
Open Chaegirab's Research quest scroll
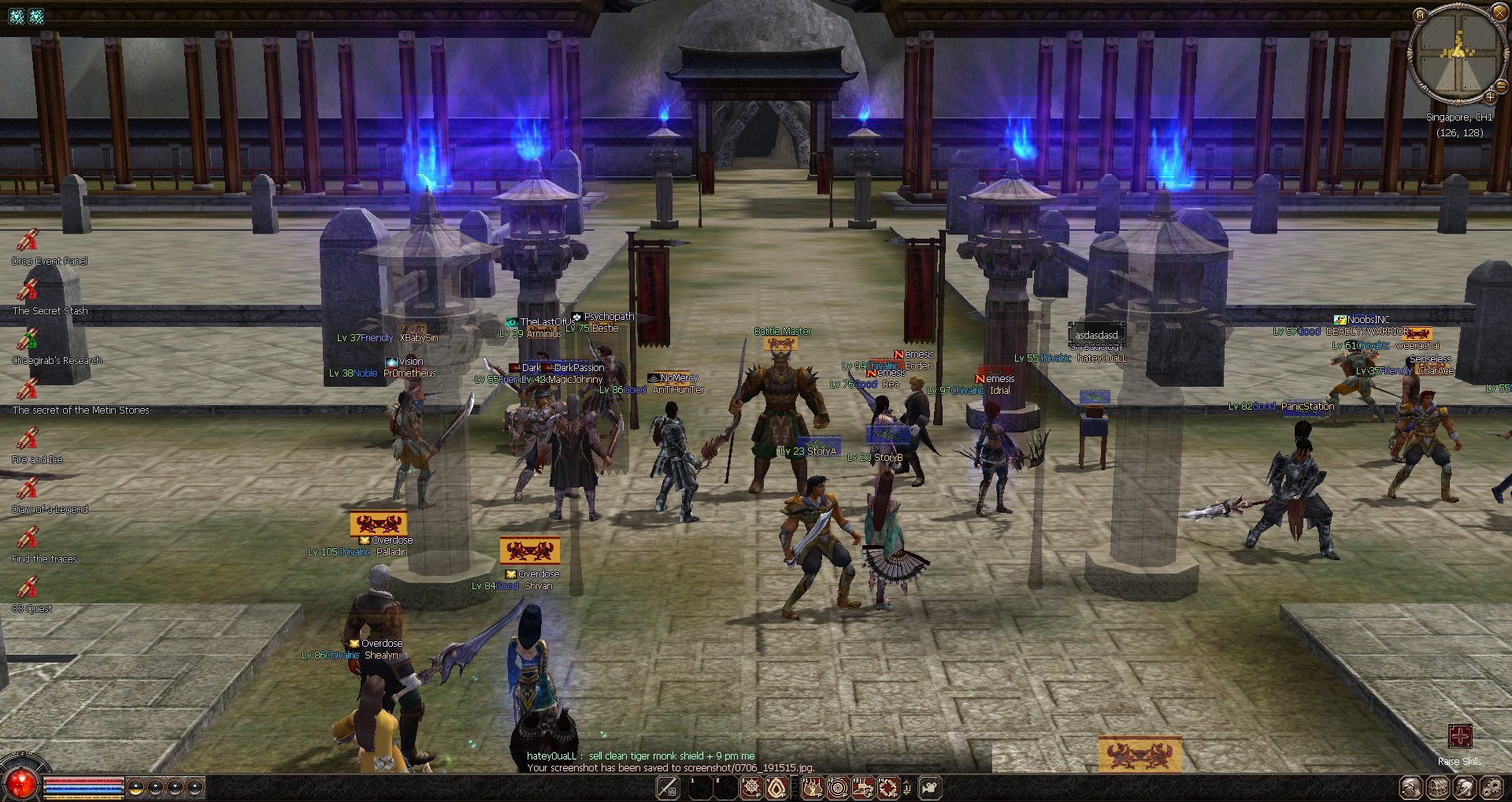click(x=28, y=340)
